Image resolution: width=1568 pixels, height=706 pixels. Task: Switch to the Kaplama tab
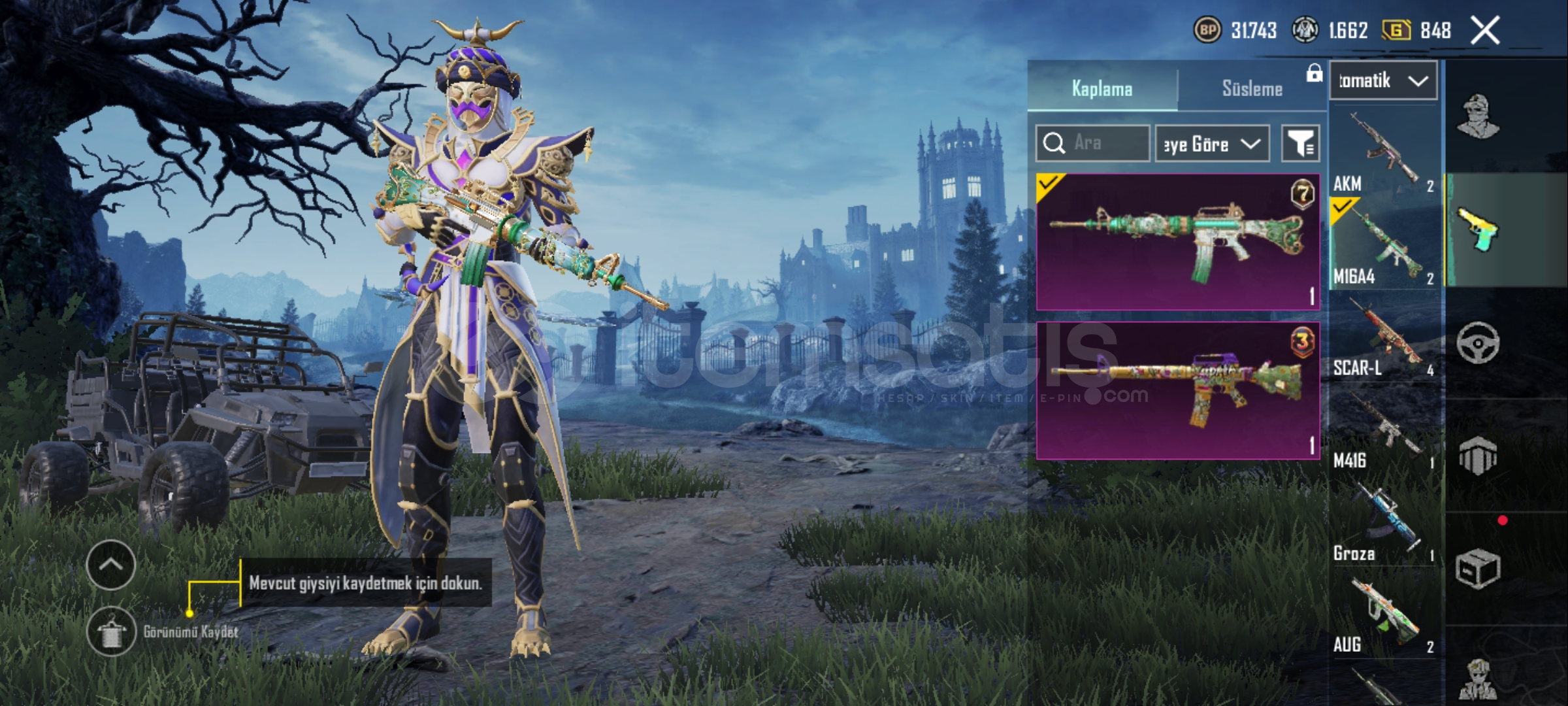(1102, 88)
